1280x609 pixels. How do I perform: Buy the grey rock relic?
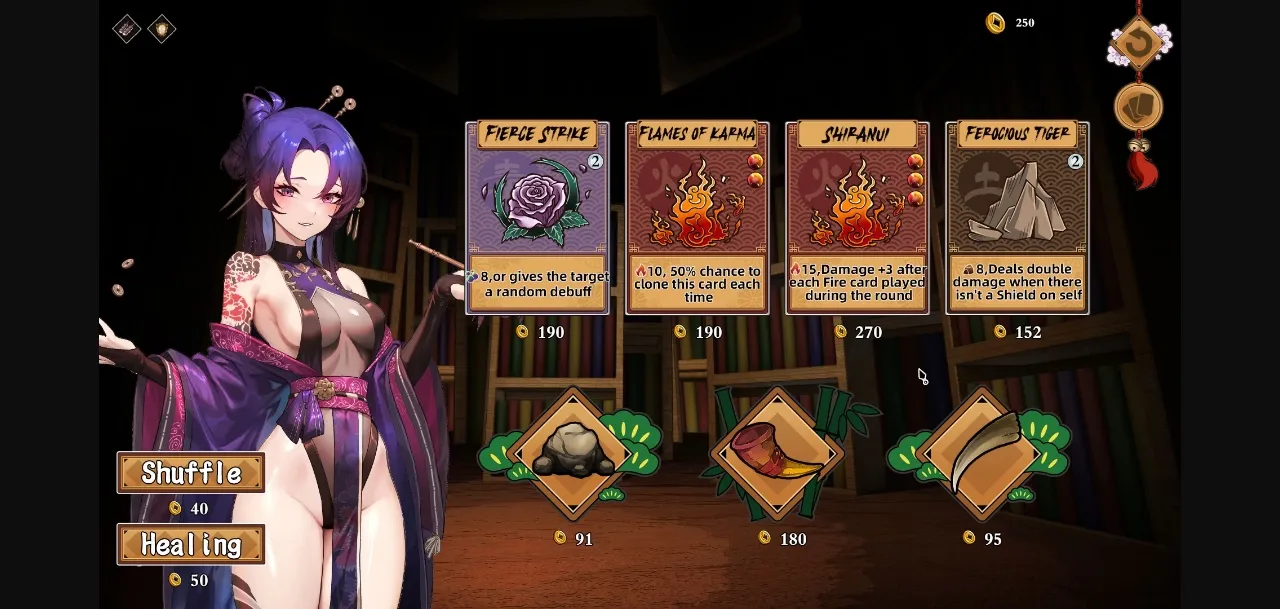573,453
